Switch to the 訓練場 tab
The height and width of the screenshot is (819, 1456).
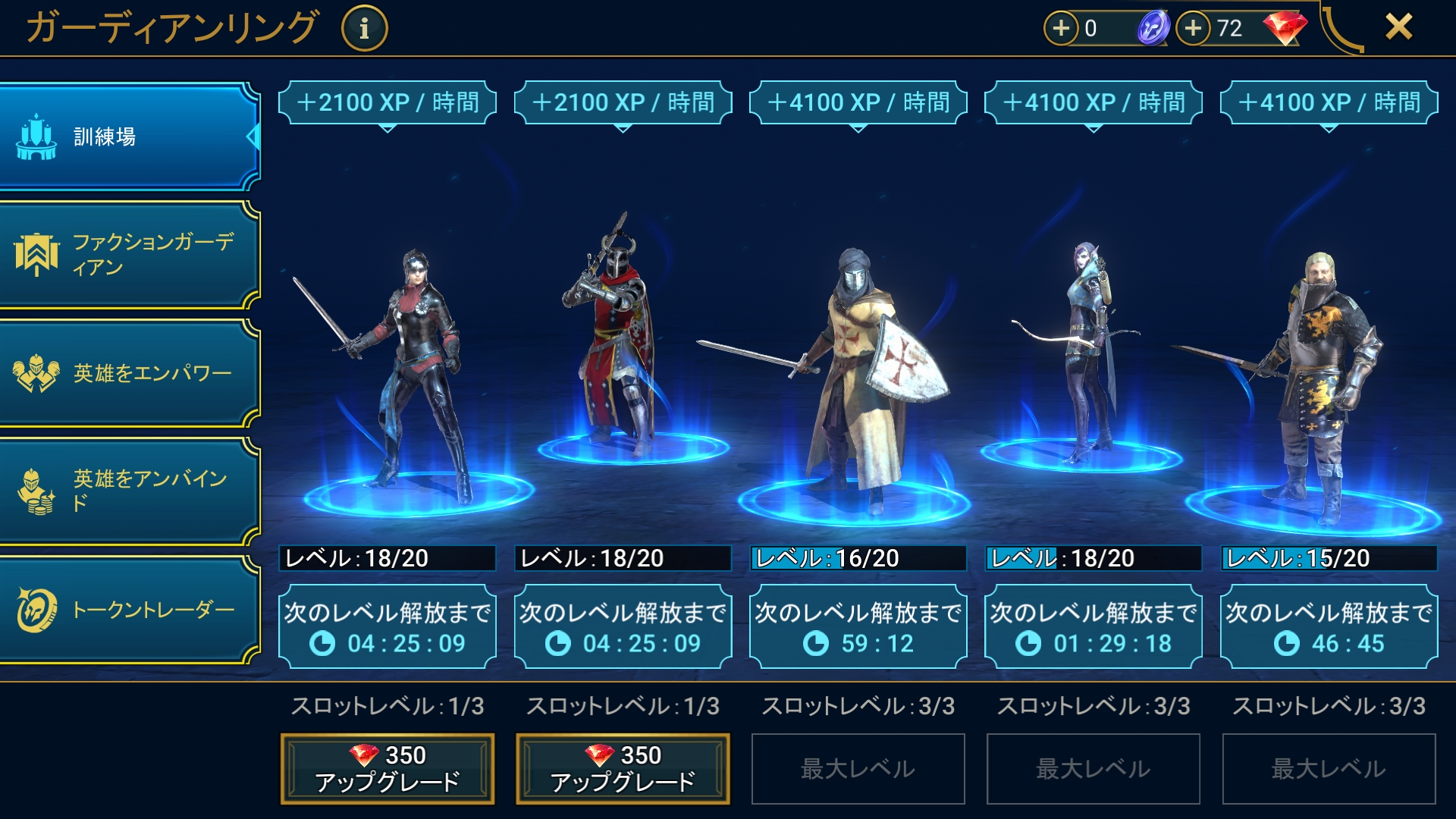click(129, 136)
